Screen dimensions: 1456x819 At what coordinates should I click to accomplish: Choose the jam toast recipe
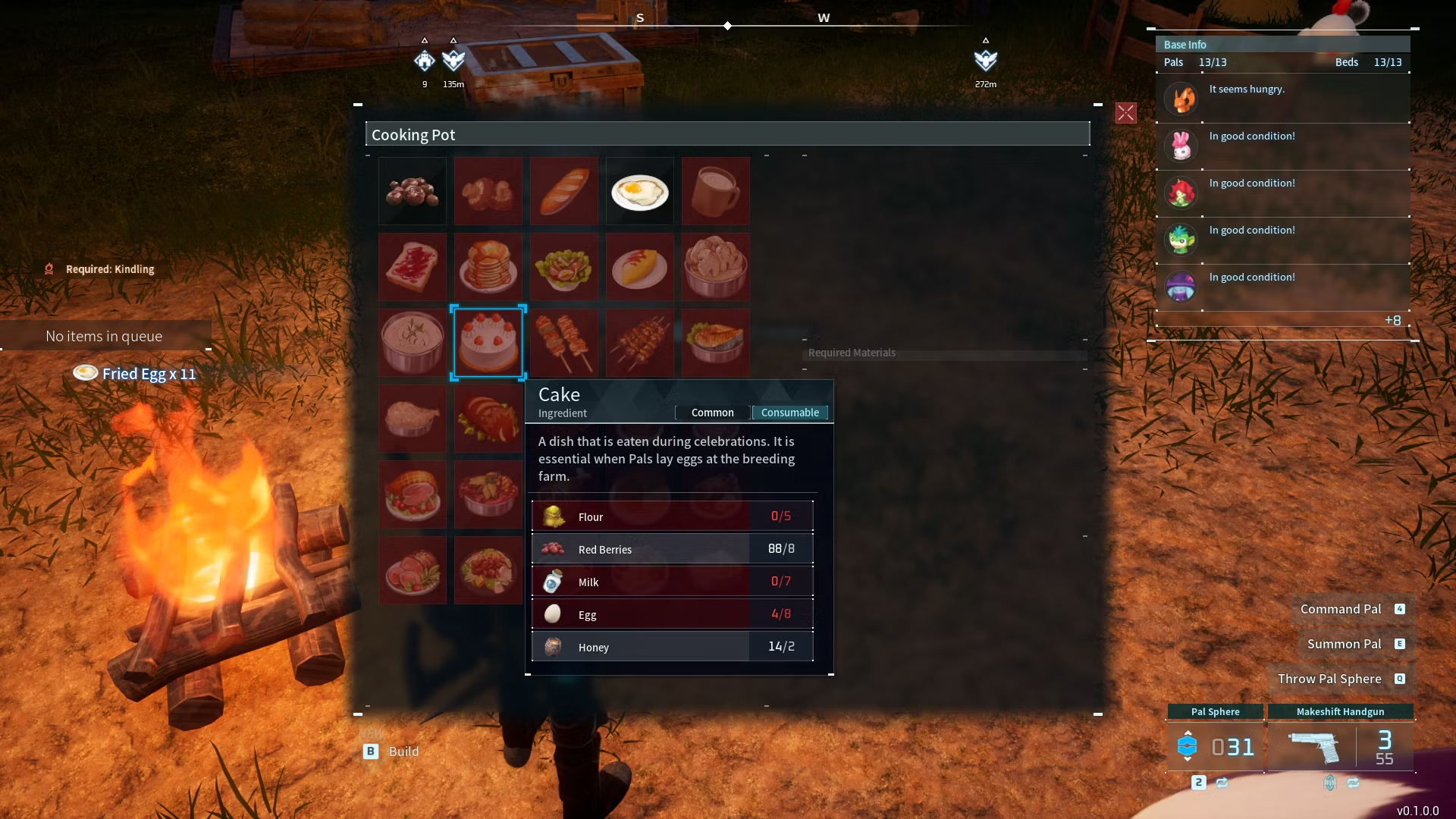click(x=413, y=267)
